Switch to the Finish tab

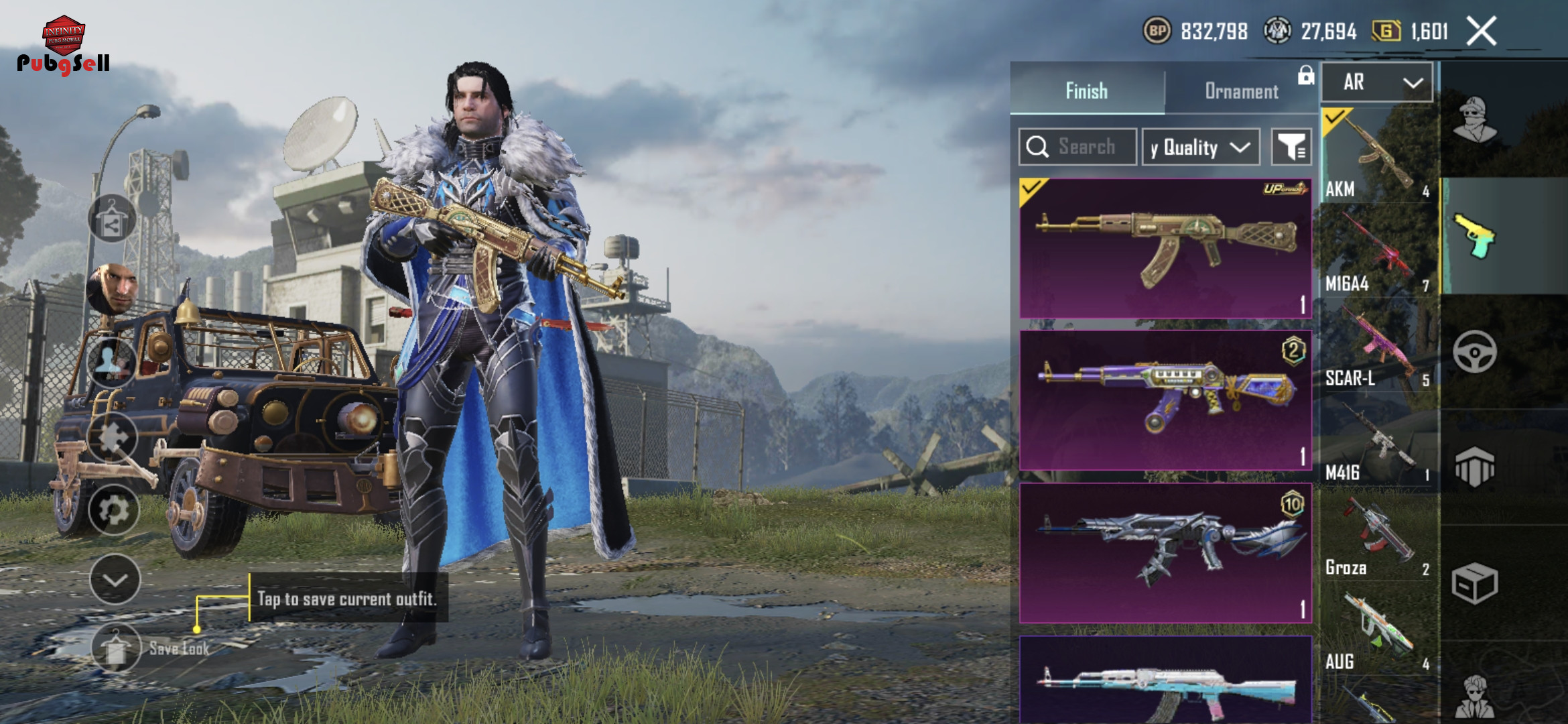pyautogui.click(x=1086, y=90)
